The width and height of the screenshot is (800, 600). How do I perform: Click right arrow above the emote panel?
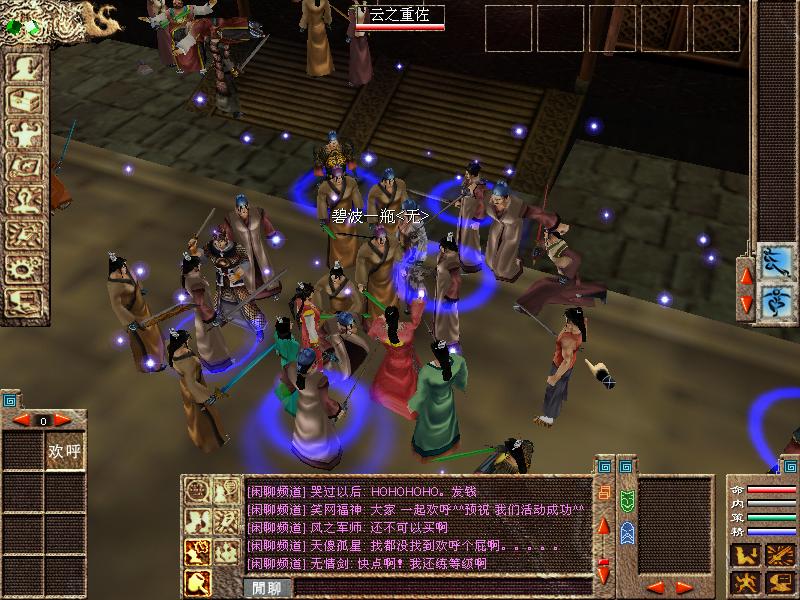(x=62, y=420)
